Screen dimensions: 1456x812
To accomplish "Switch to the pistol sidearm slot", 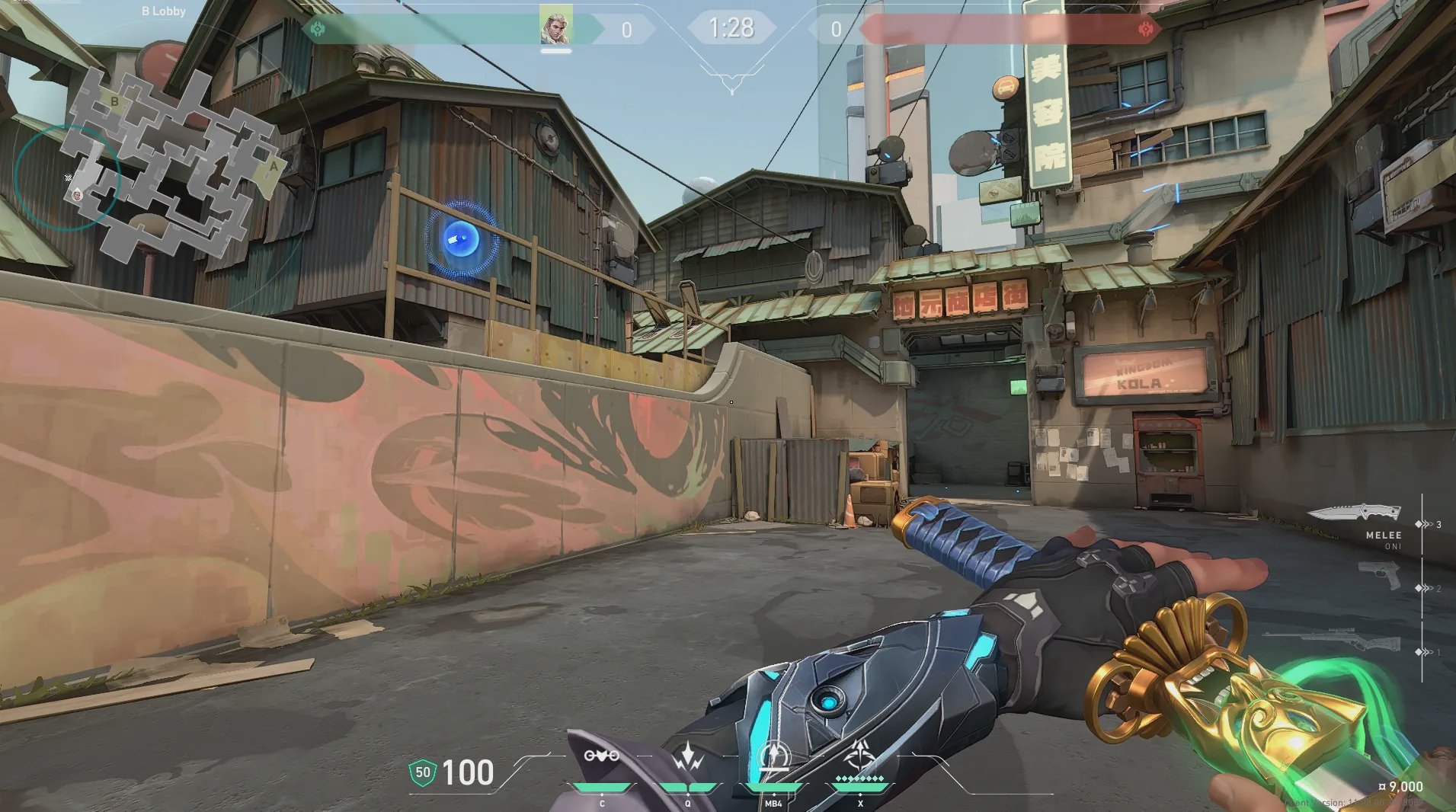I will pos(1379,575).
